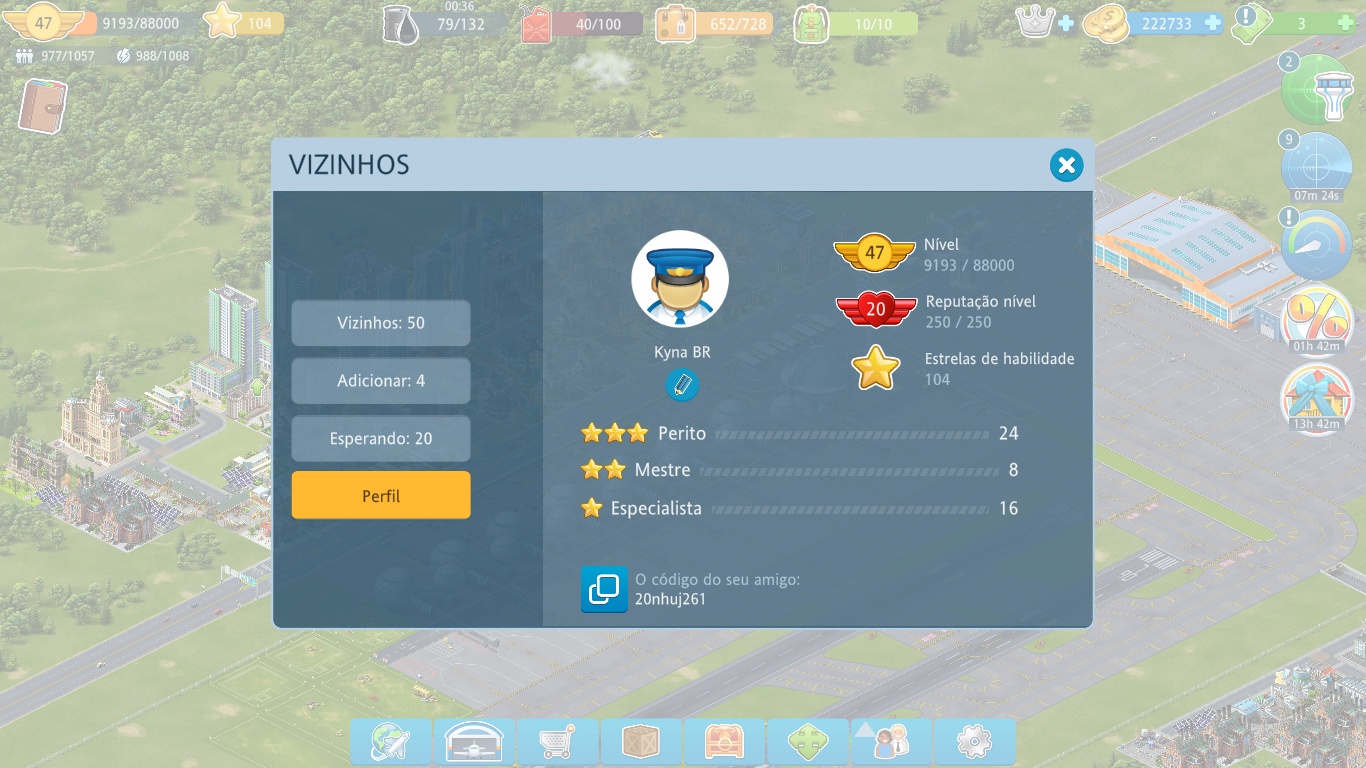Add more gold coins with the plus
Image resolution: width=1366 pixels, height=768 pixels.
1213,22
